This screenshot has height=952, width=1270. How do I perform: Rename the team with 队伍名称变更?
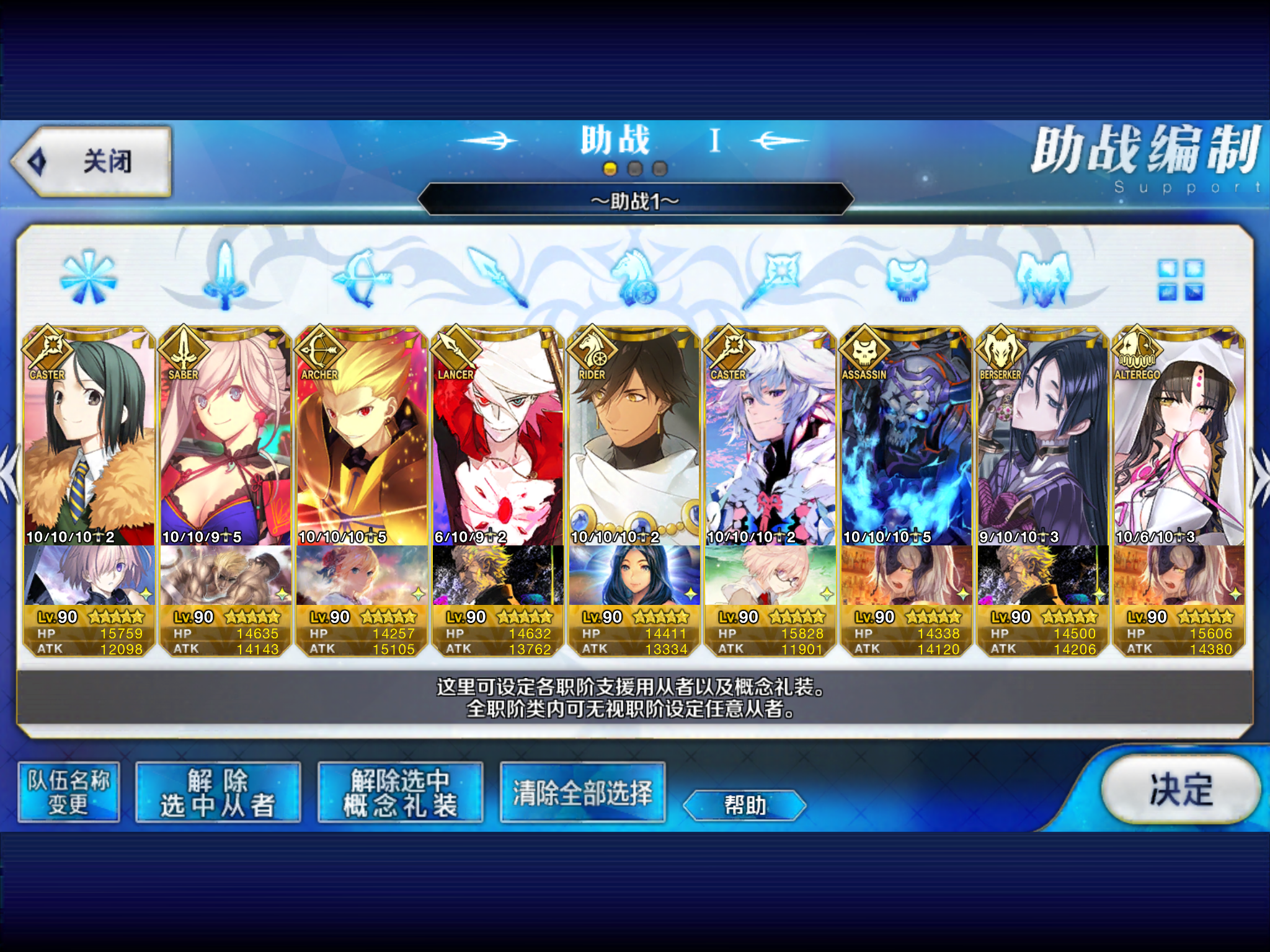click(x=68, y=793)
